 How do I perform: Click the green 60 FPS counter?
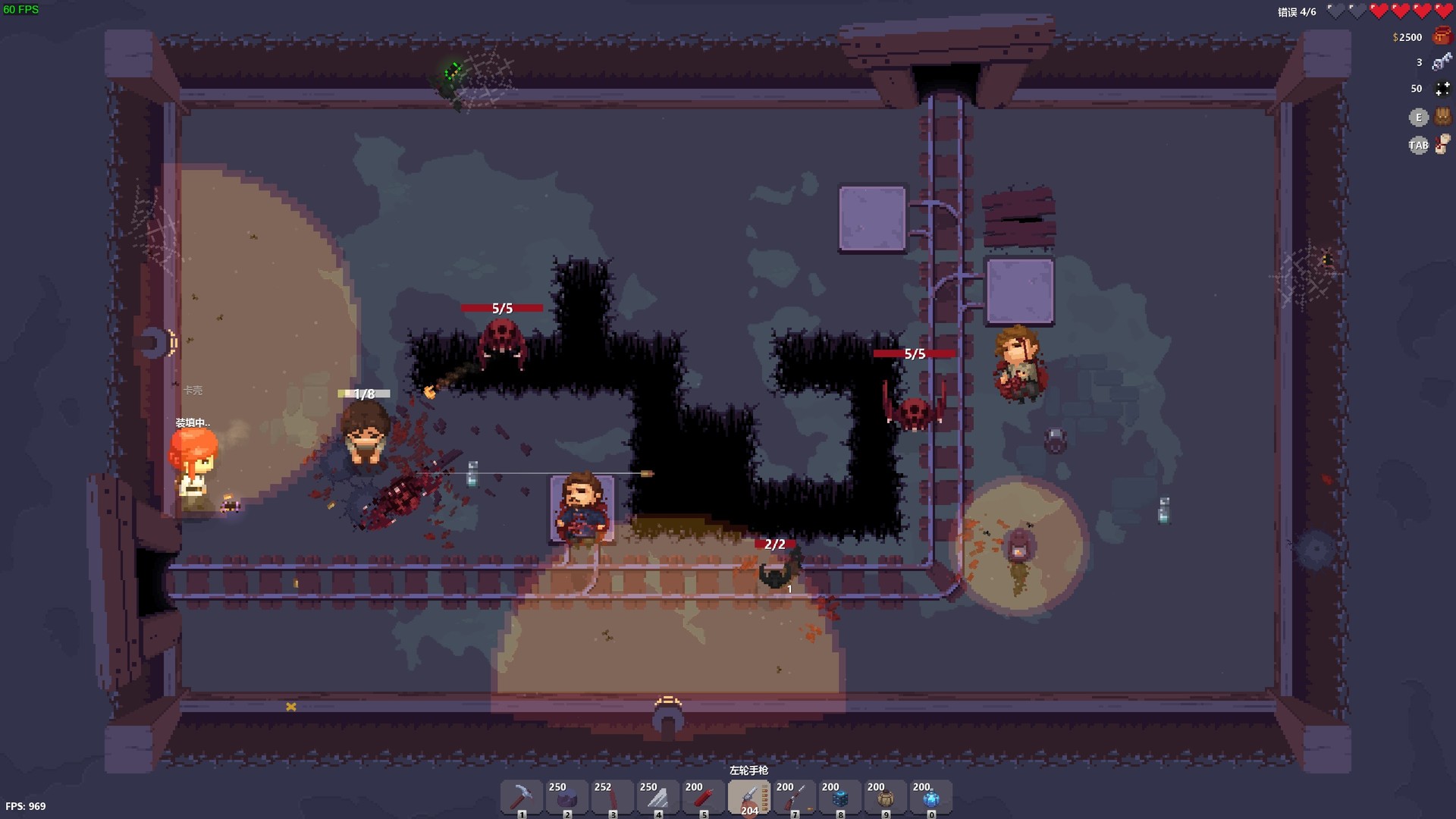(x=23, y=11)
